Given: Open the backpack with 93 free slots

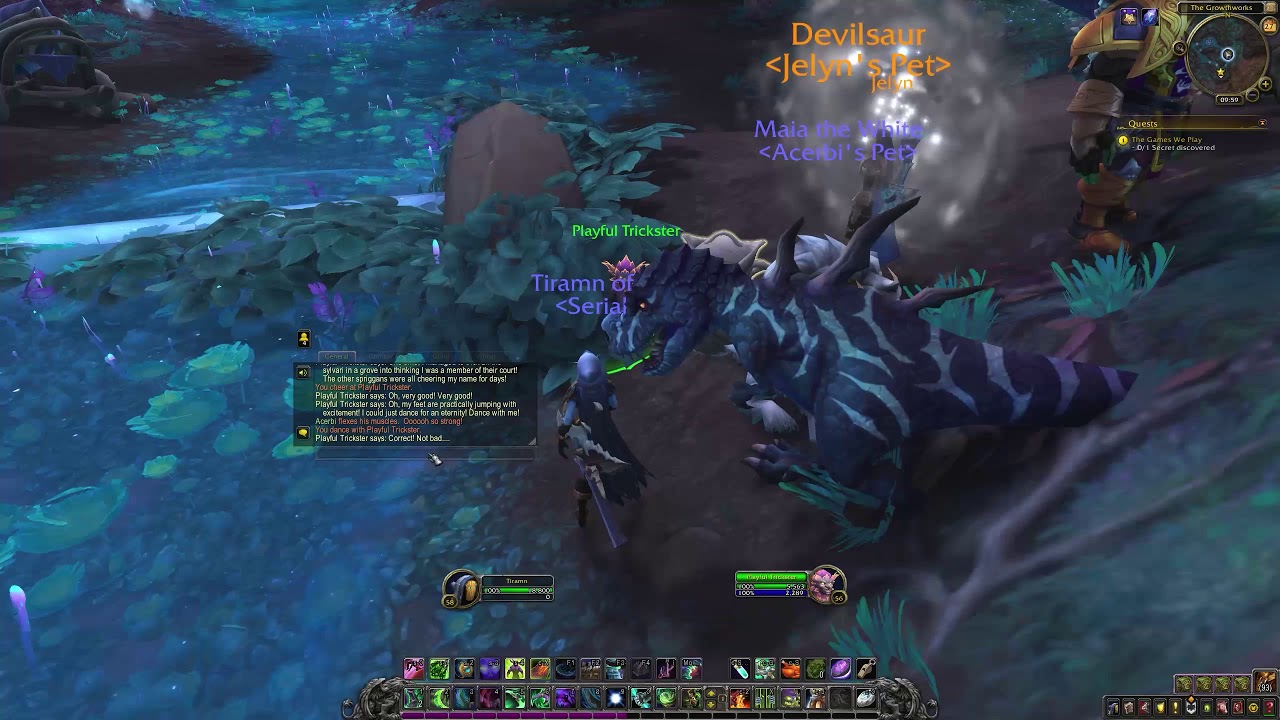Looking at the screenshot, I should tap(1264, 682).
